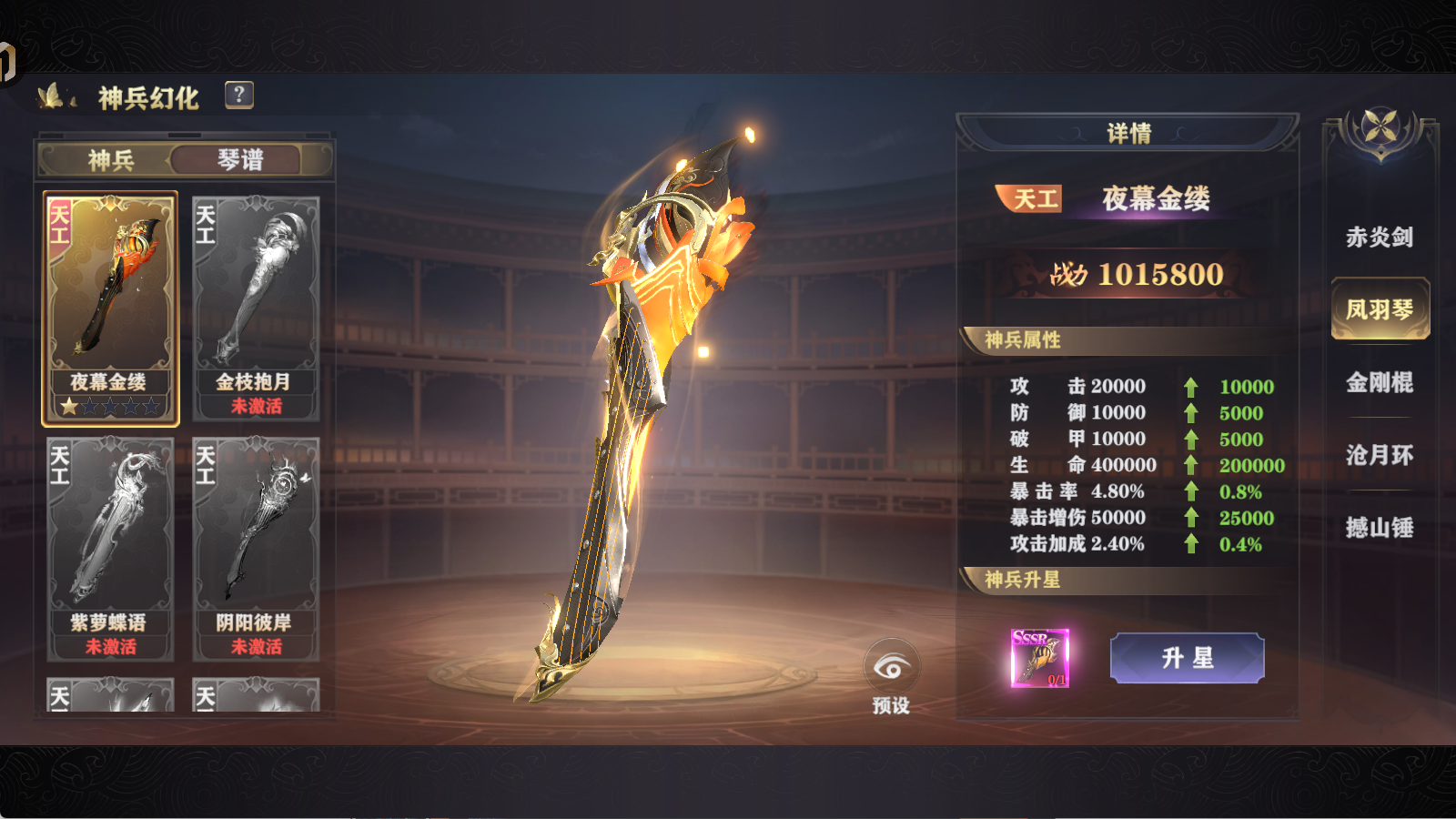
Task: Switch to the 神兵 tab
Action: tap(111, 160)
